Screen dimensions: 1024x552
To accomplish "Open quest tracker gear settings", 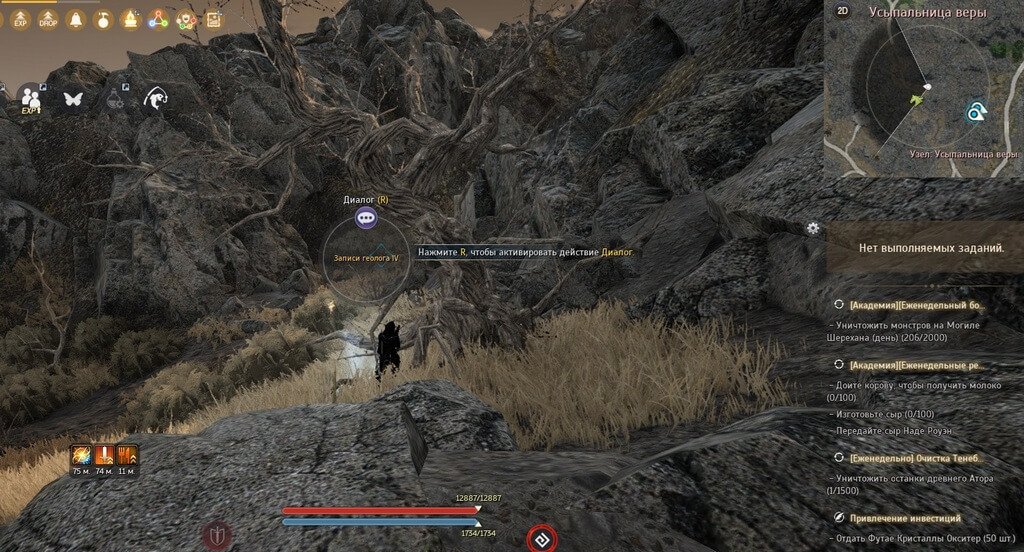I will click(813, 228).
